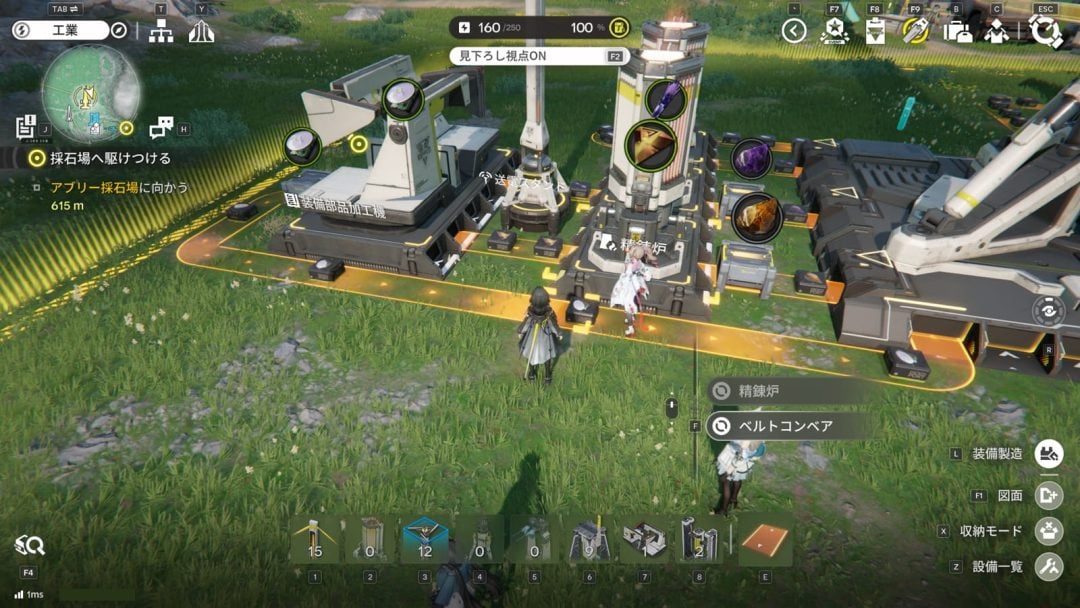Screen dimensions: 1080x608
Task: Open the chat bubble icon
Action: [x=160, y=128]
